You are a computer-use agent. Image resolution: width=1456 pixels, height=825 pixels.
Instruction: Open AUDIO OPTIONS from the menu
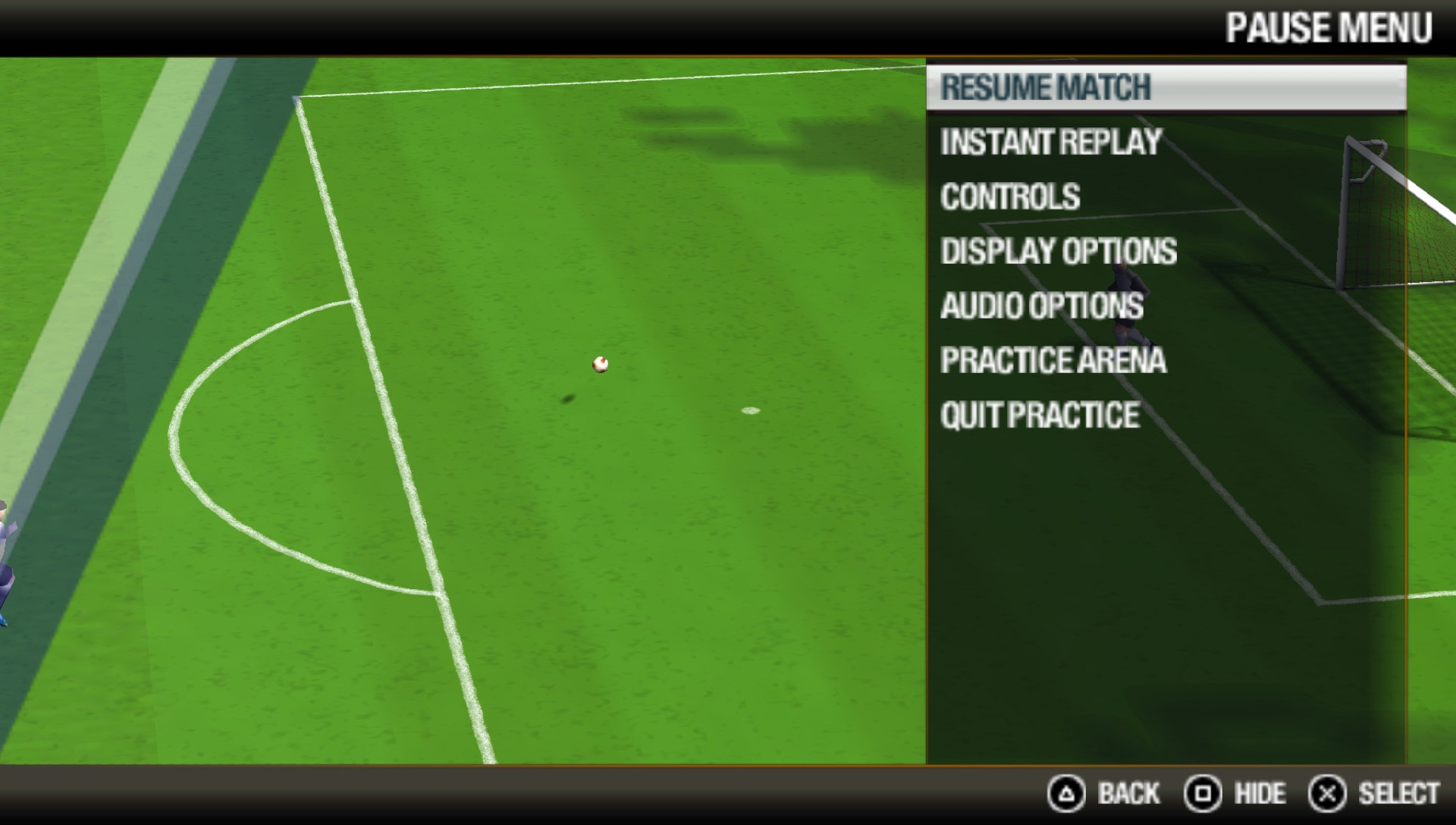pyautogui.click(x=1042, y=306)
